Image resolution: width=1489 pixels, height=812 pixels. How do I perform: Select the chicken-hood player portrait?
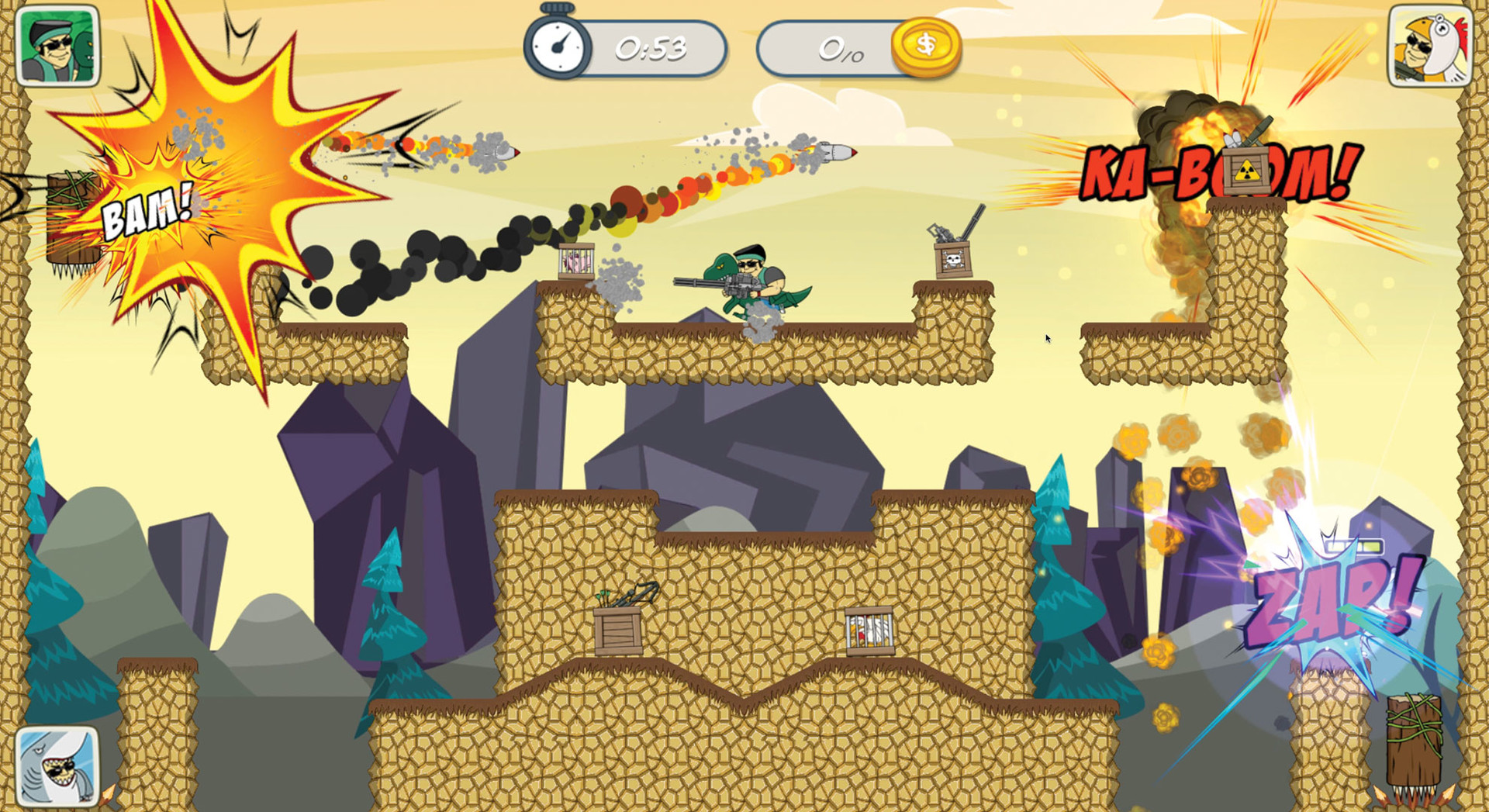pyautogui.click(x=1429, y=46)
